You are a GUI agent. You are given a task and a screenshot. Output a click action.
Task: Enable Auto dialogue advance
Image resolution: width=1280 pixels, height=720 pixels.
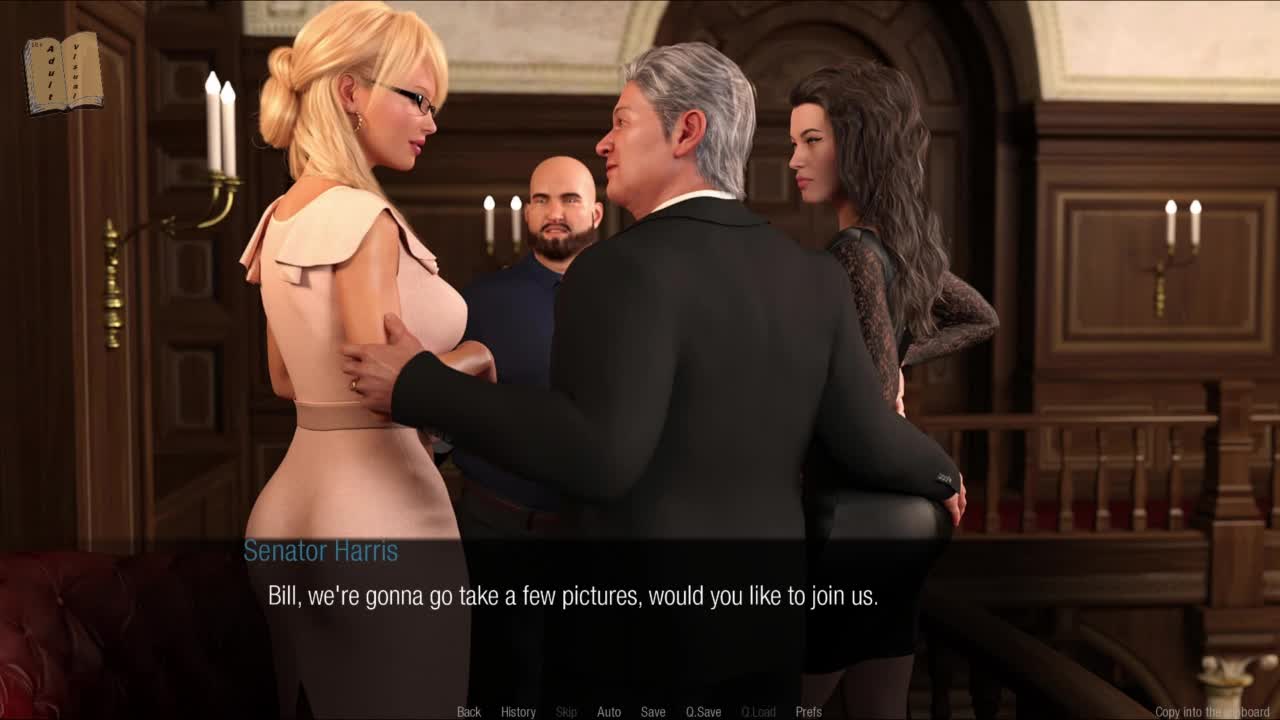(x=609, y=712)
